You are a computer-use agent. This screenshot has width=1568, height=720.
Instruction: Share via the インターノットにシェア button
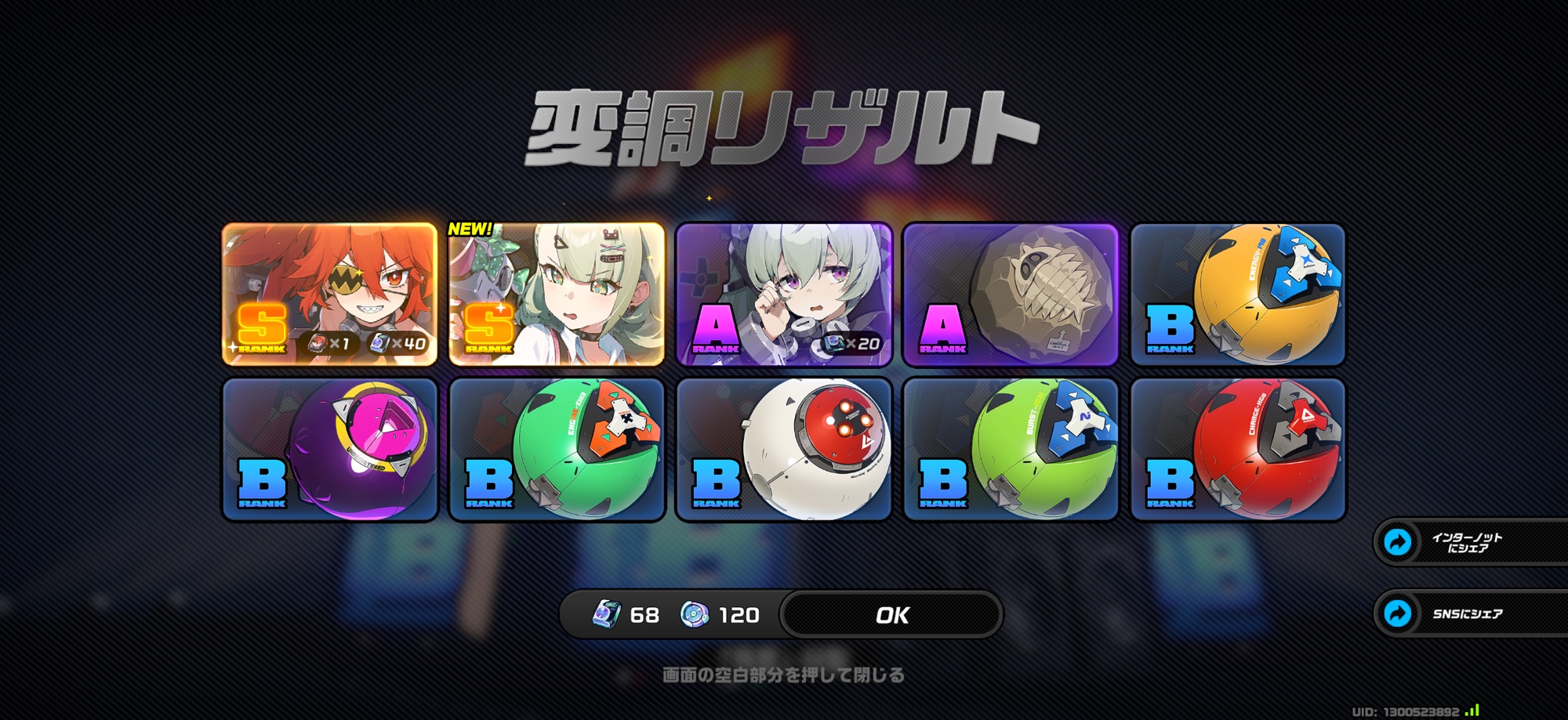coord(1466,542)
